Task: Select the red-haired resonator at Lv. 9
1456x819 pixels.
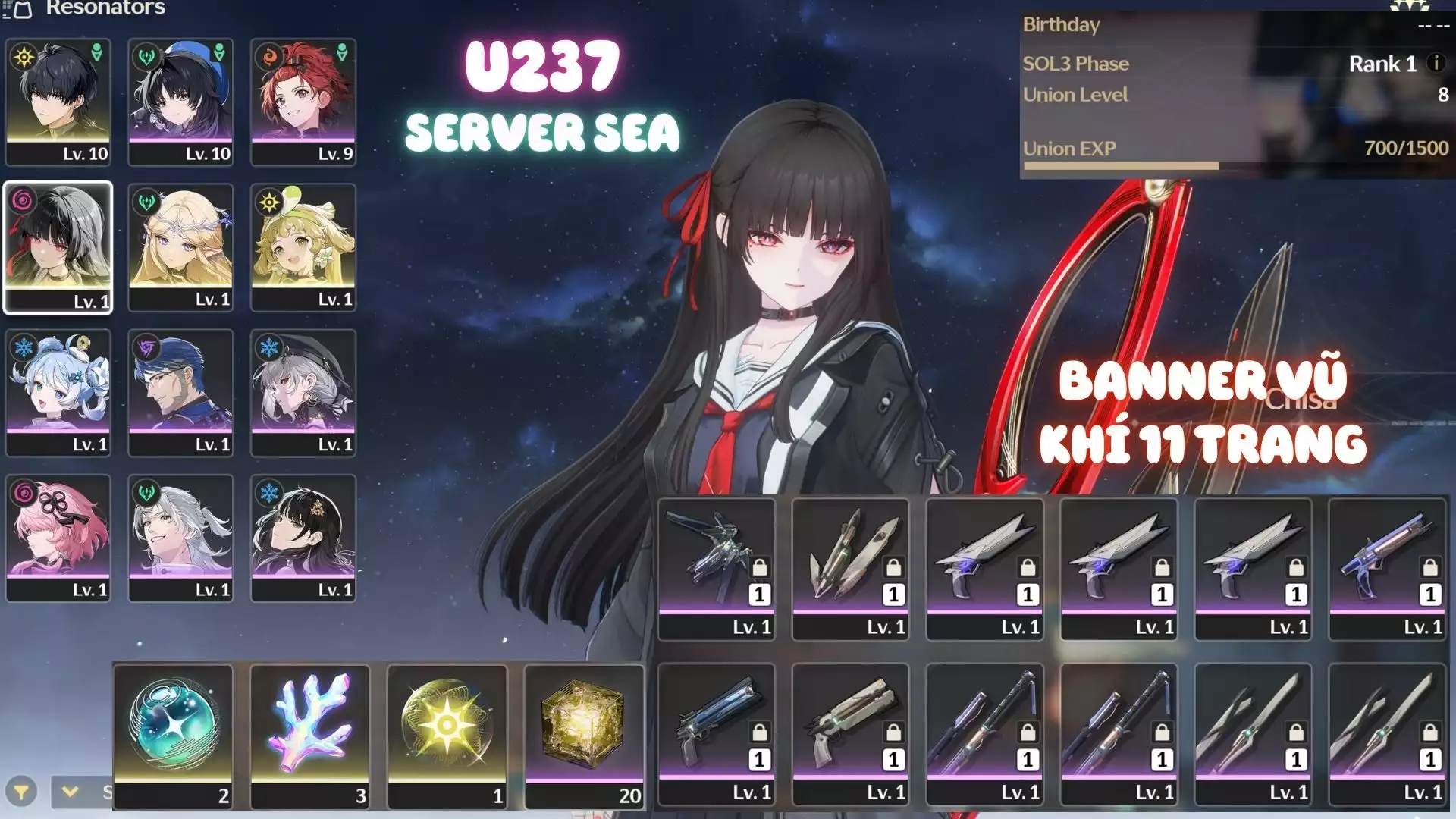Action: (x=303, y=101)
